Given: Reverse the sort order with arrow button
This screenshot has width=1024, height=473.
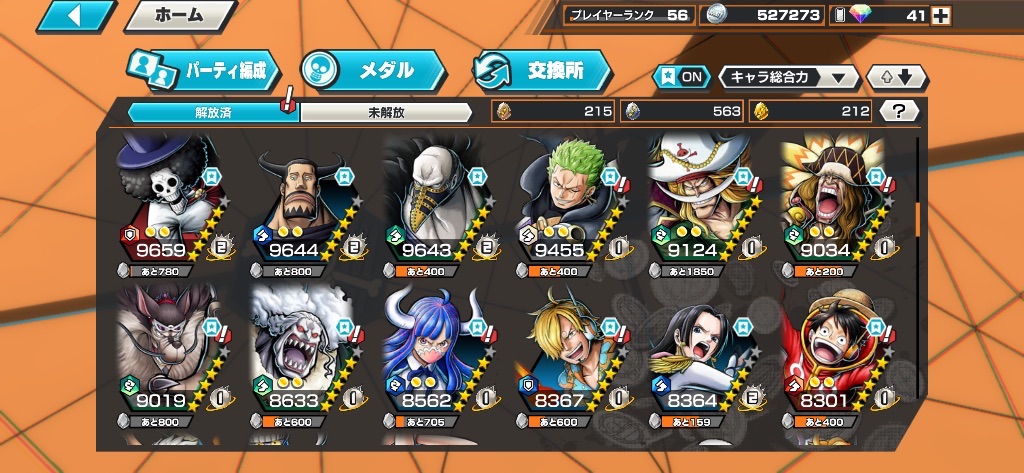Looking at the screenshot, I should (898, 77).
